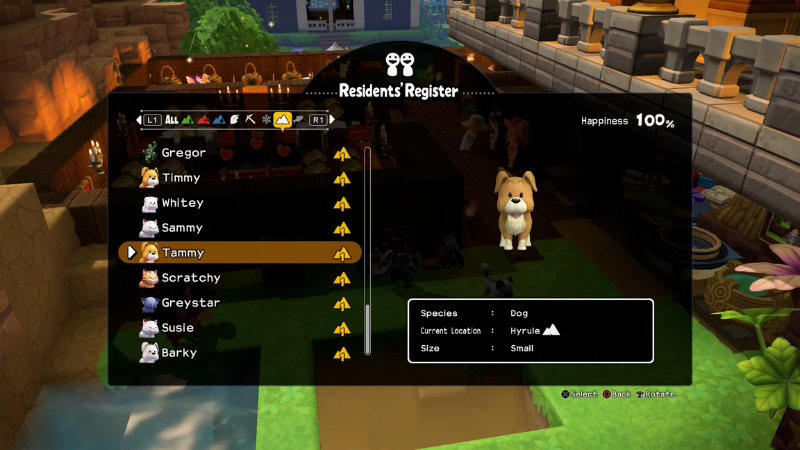The image size is (800, 450).
Task: Select the Greystar resident entry
Action: [x=191, y=303]
